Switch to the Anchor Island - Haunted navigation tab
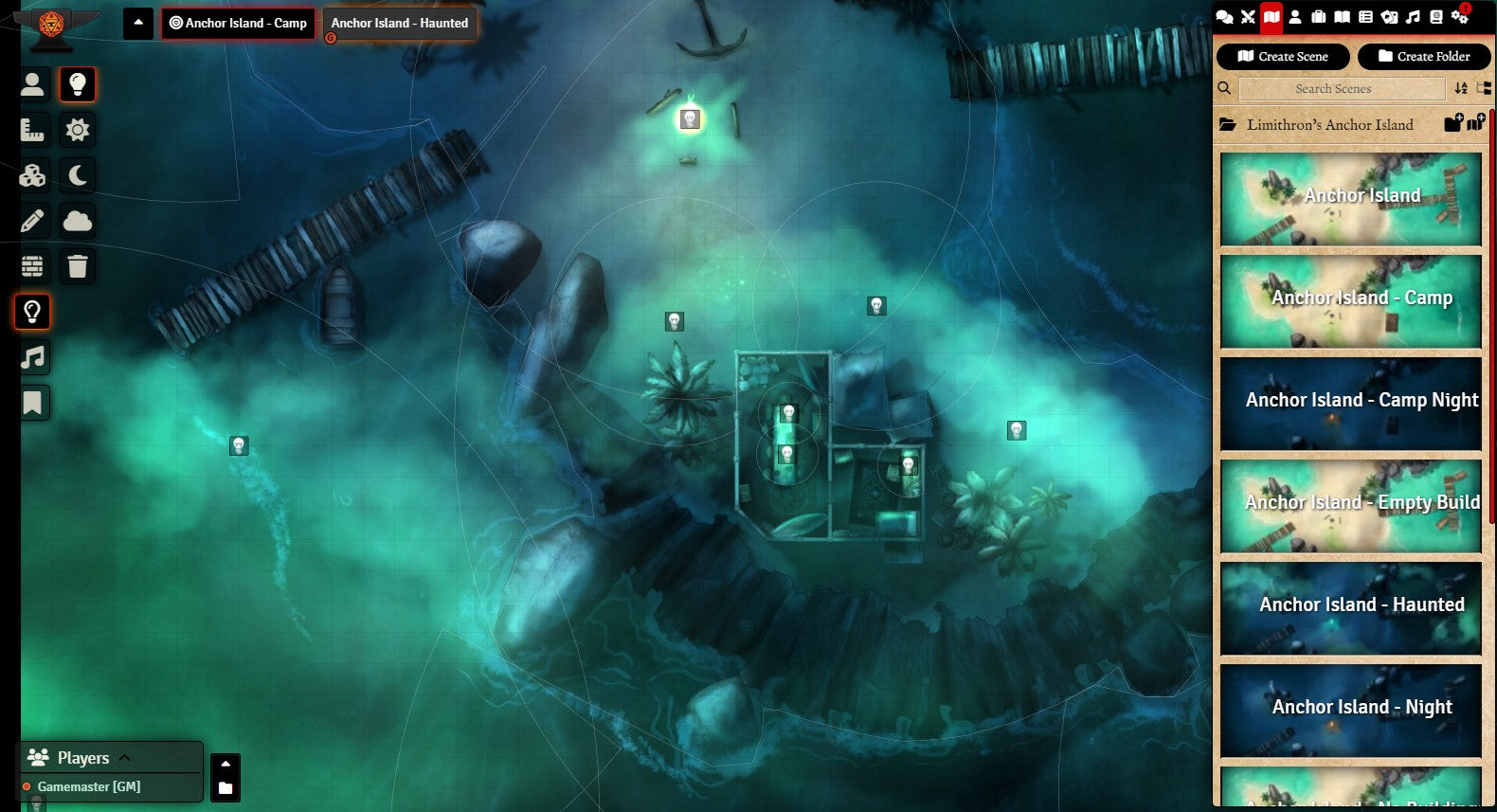This screenshot has height=812, width=1497. coord(399,24)
